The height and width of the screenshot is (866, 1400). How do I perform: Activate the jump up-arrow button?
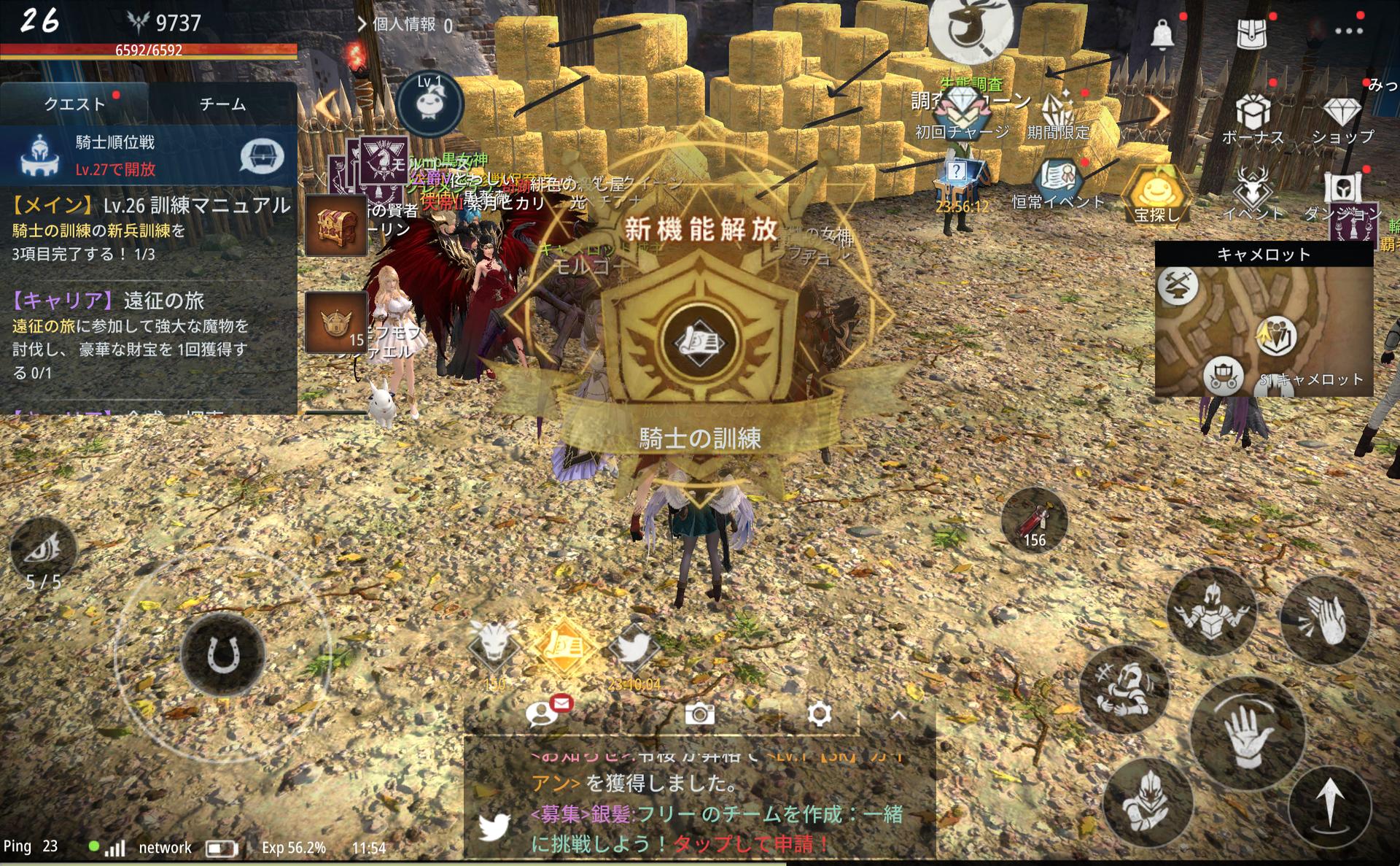pyautogui.click(x=1330, y=804)
